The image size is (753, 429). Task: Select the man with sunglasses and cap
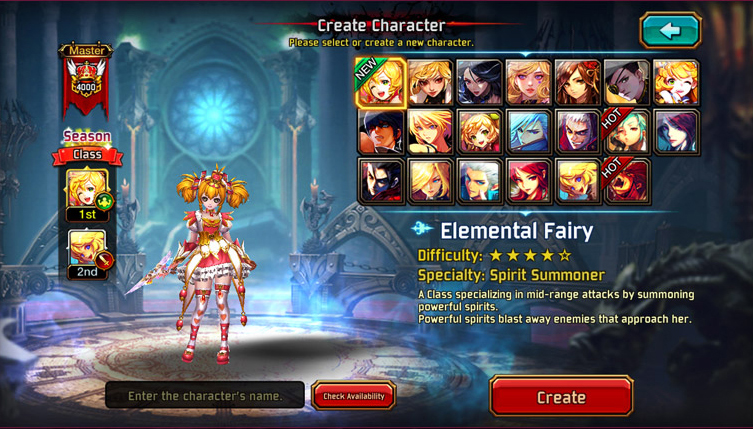coord(381,132)
